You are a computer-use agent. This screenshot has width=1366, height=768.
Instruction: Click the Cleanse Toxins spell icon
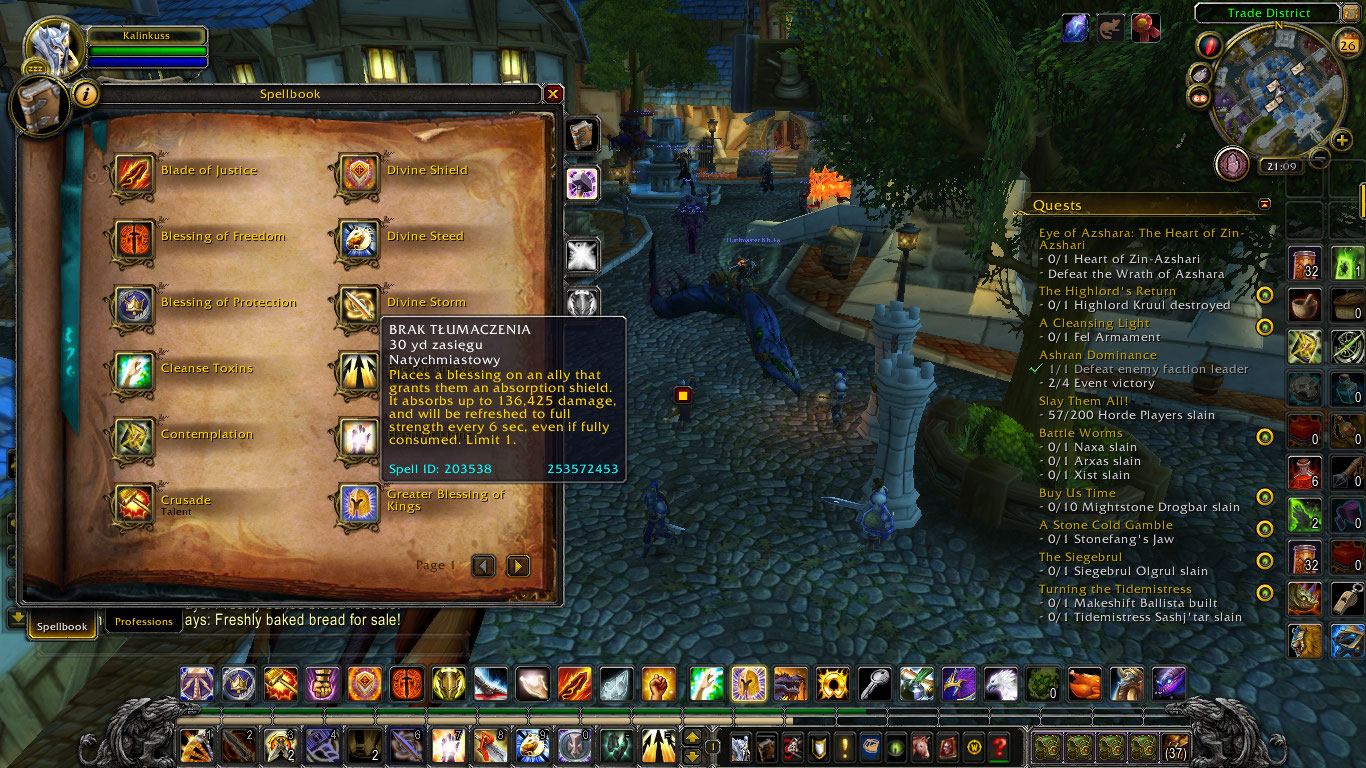133,368
